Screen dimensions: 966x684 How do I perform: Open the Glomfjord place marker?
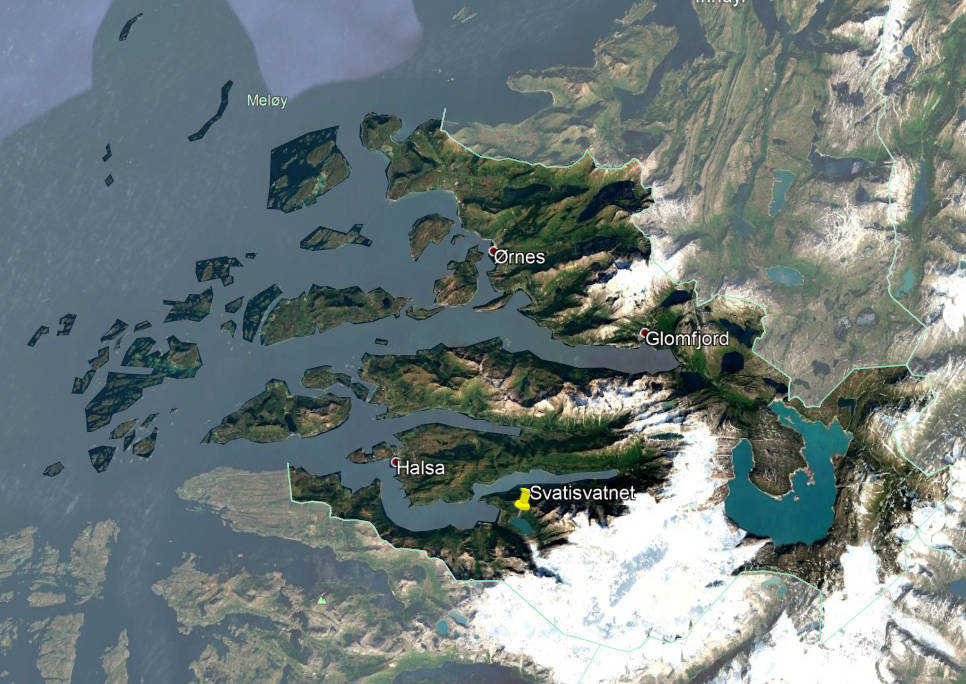645,332
